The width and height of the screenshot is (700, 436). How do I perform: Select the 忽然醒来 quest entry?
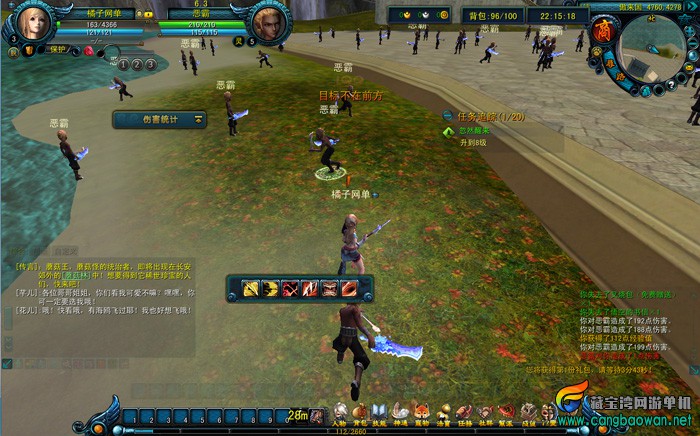(x=475, y=130)
